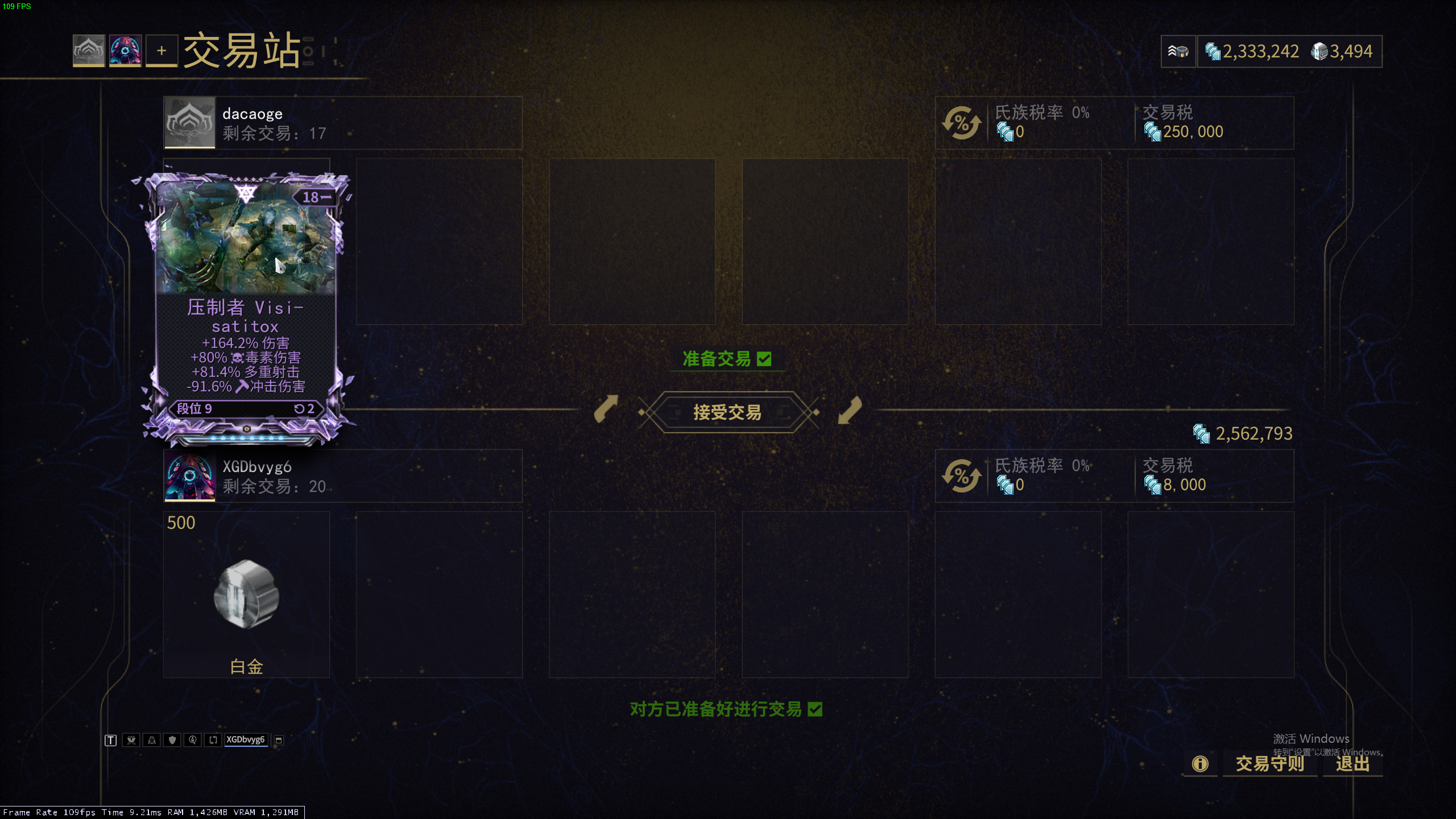Open XGDbvyg6's player profile row

point(342,476)
